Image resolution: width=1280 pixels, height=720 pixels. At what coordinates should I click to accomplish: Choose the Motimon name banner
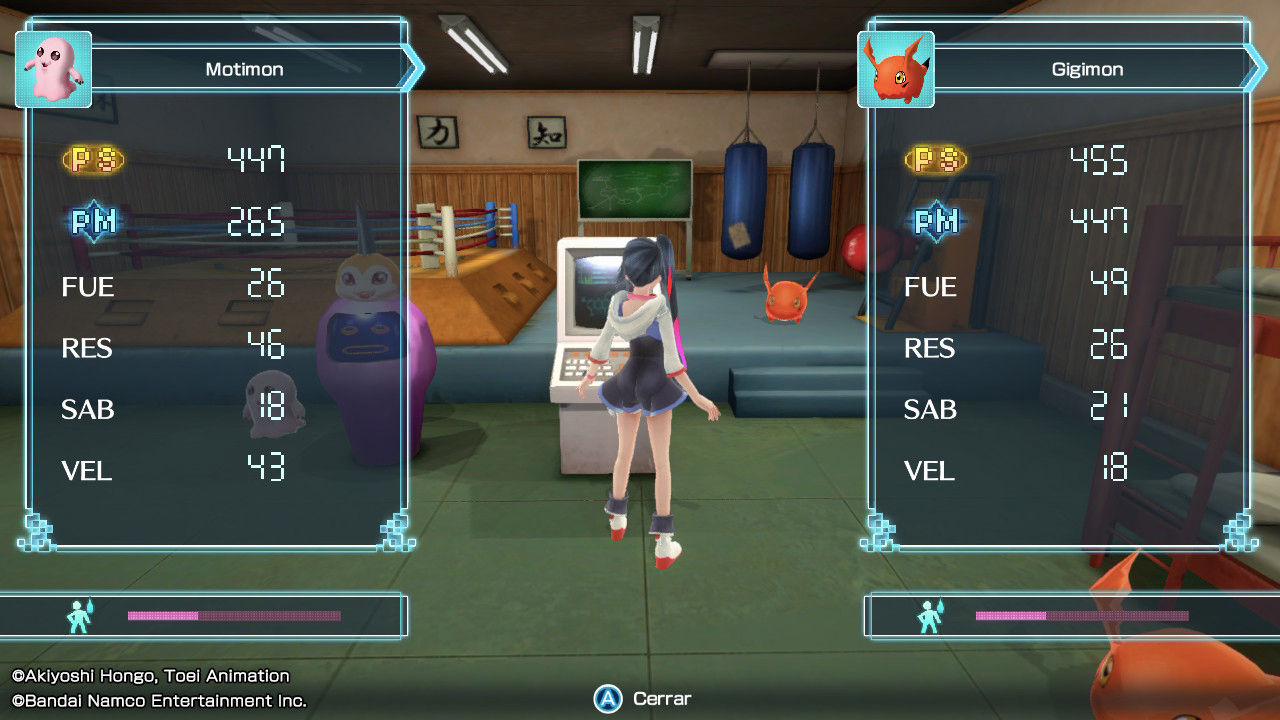click(245, 69)
